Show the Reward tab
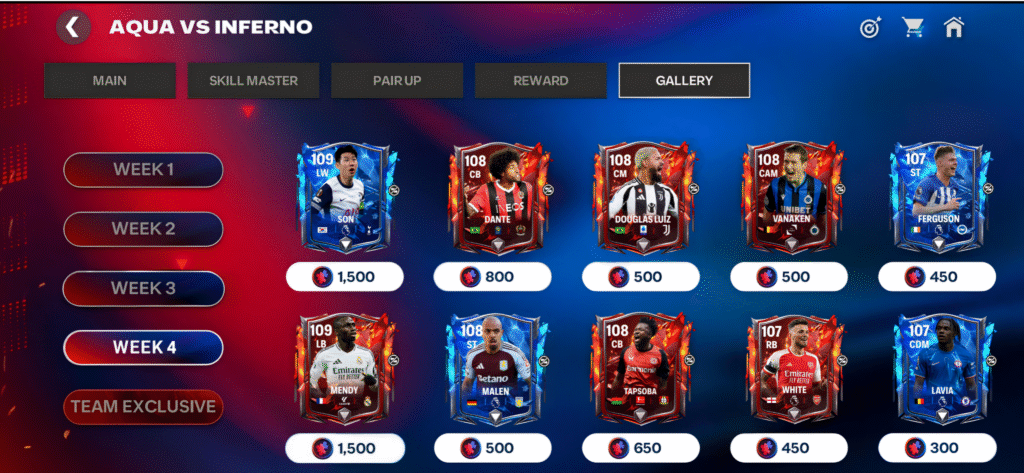 pyautogui.click(x=541, y=81)
